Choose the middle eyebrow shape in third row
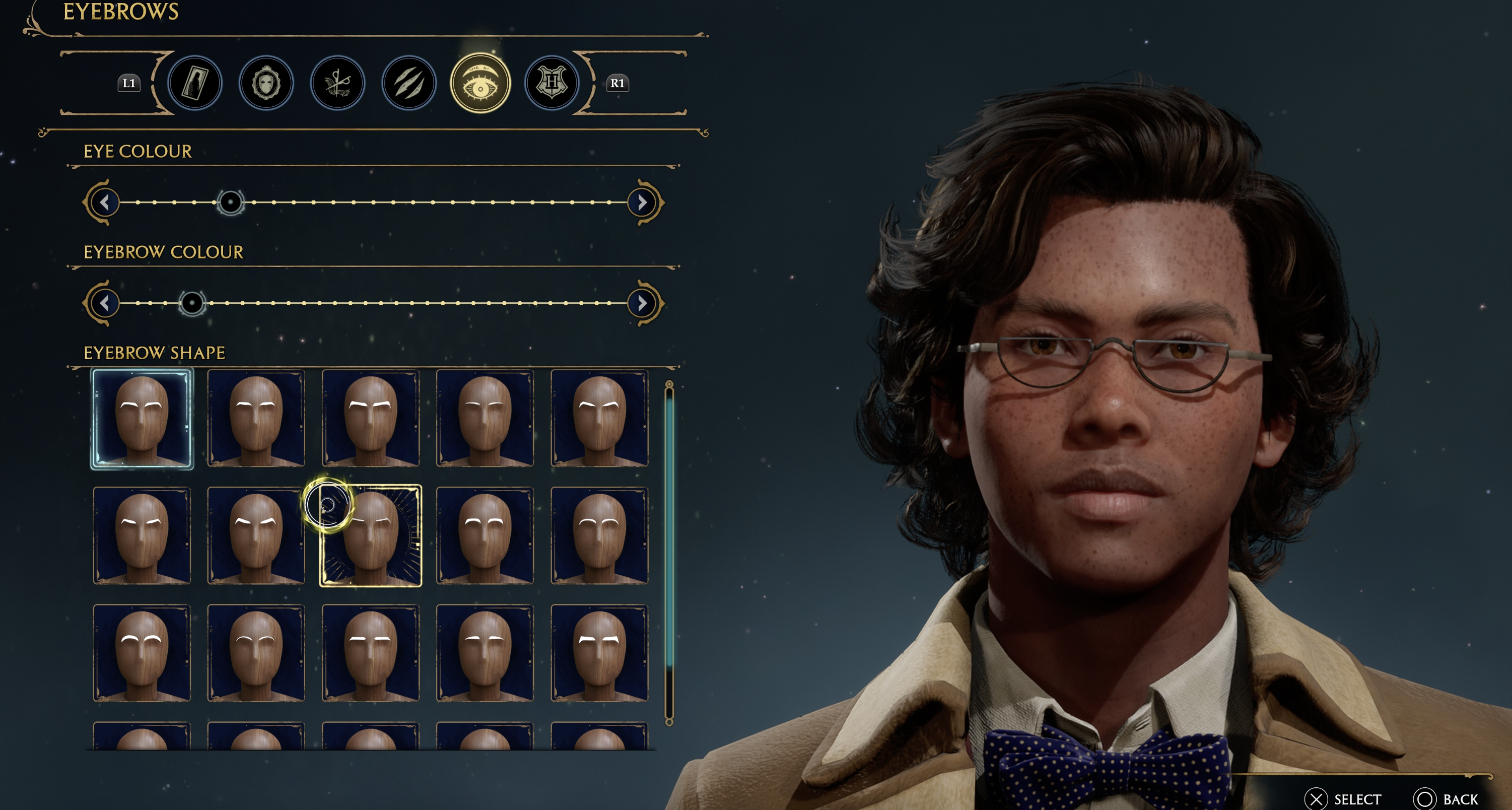The image size is (1512, 810). pos(371,653)
